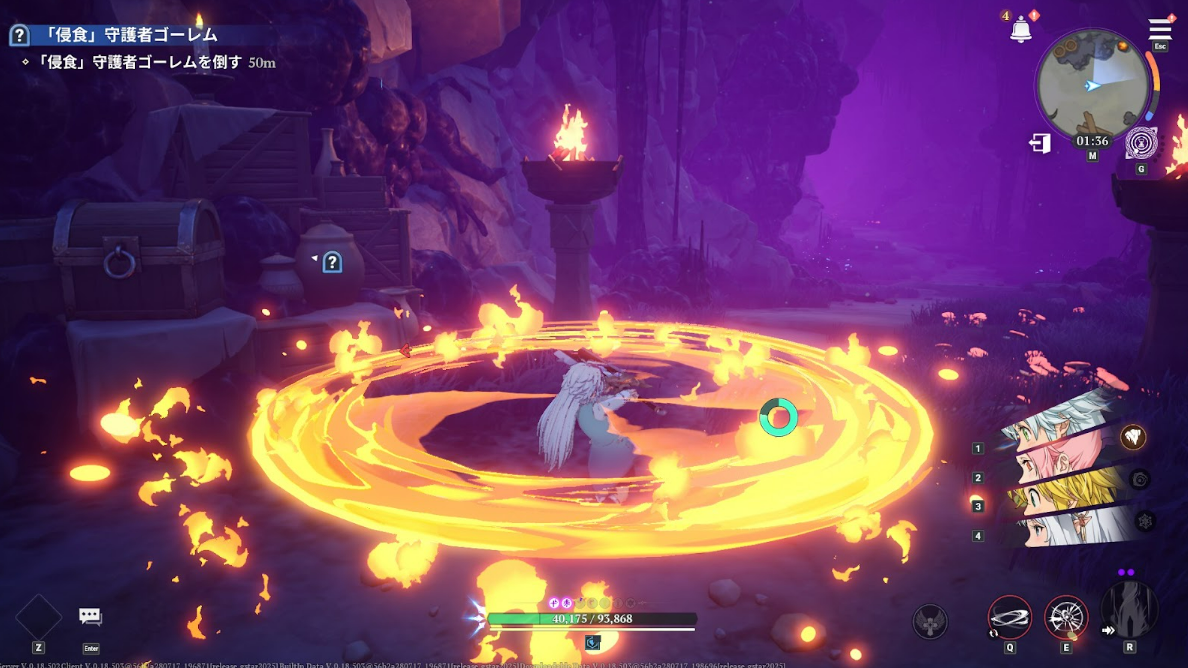
Task: Select the golem guardian quest tracker
Action: click(128, 36)
